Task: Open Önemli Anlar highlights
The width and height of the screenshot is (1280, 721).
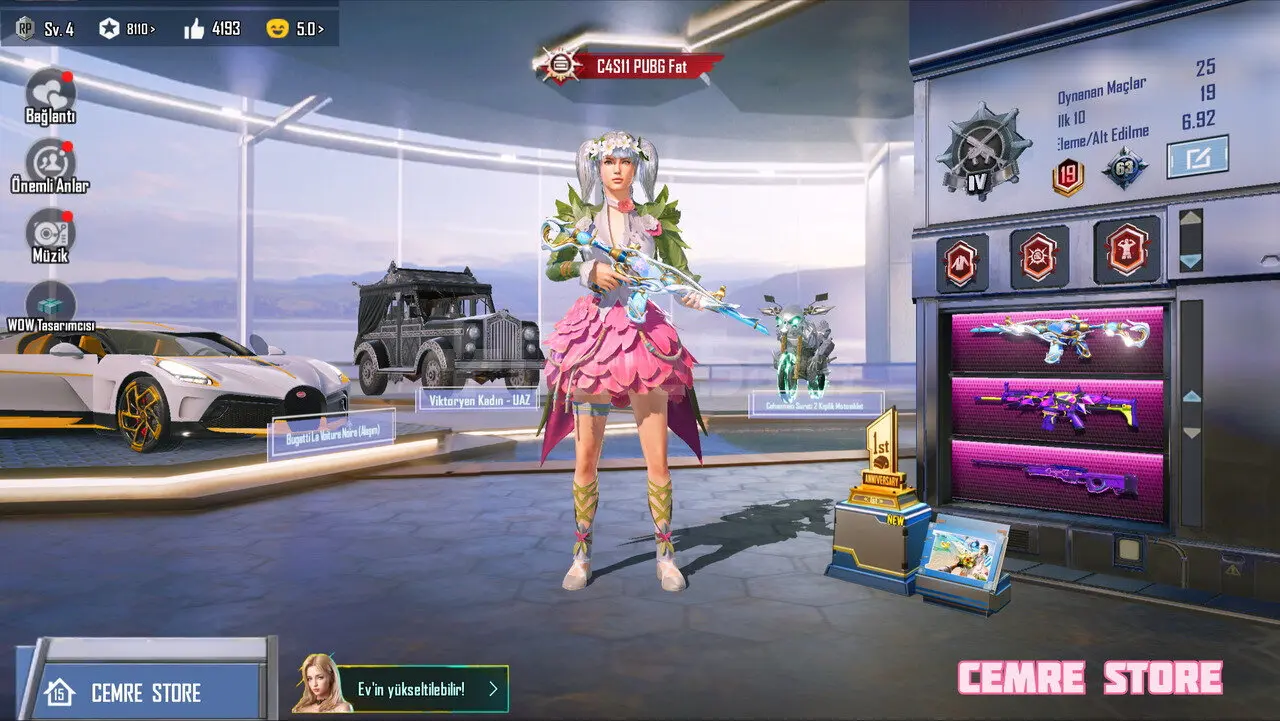Action: click(x=50, y=163)
